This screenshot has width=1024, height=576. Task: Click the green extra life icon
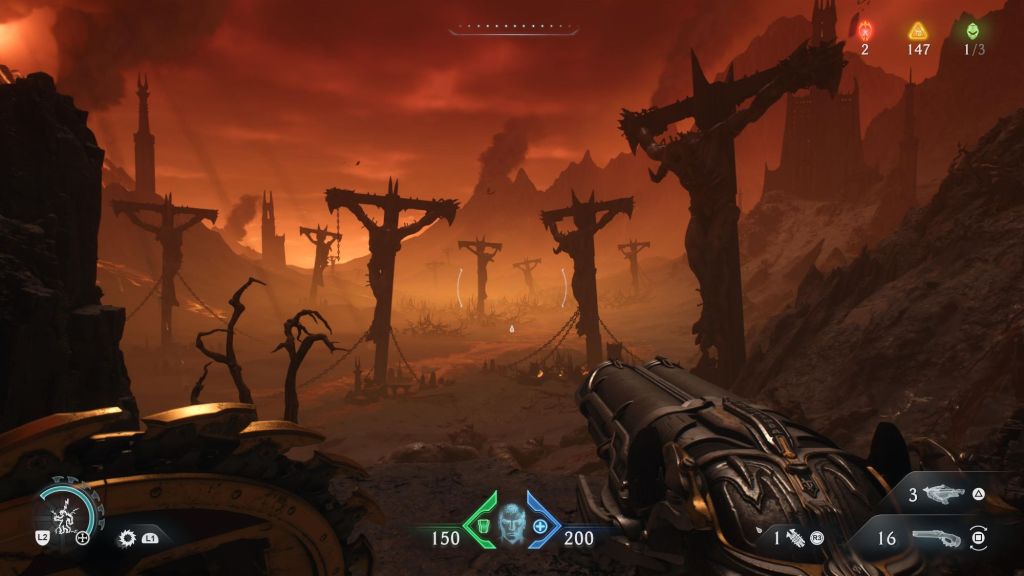(x=973, y=31)
